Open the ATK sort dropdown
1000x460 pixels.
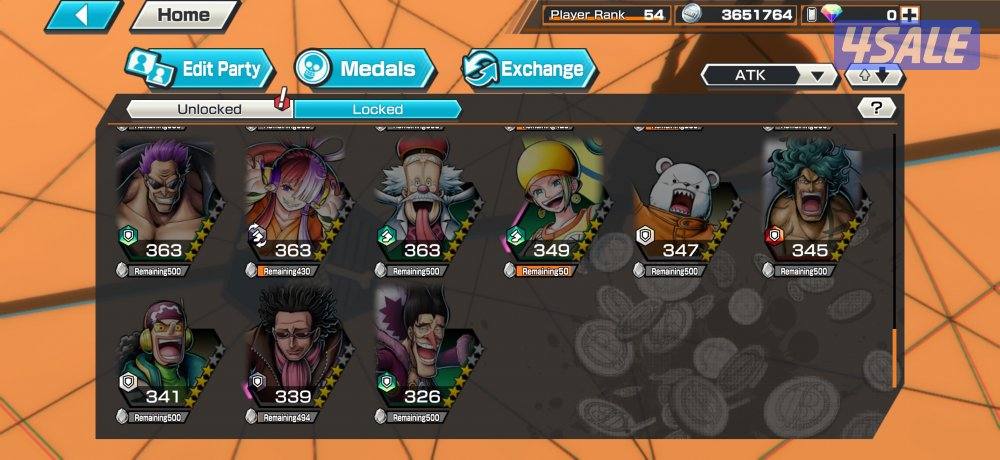pyautogui.click(x=769, y=75)
